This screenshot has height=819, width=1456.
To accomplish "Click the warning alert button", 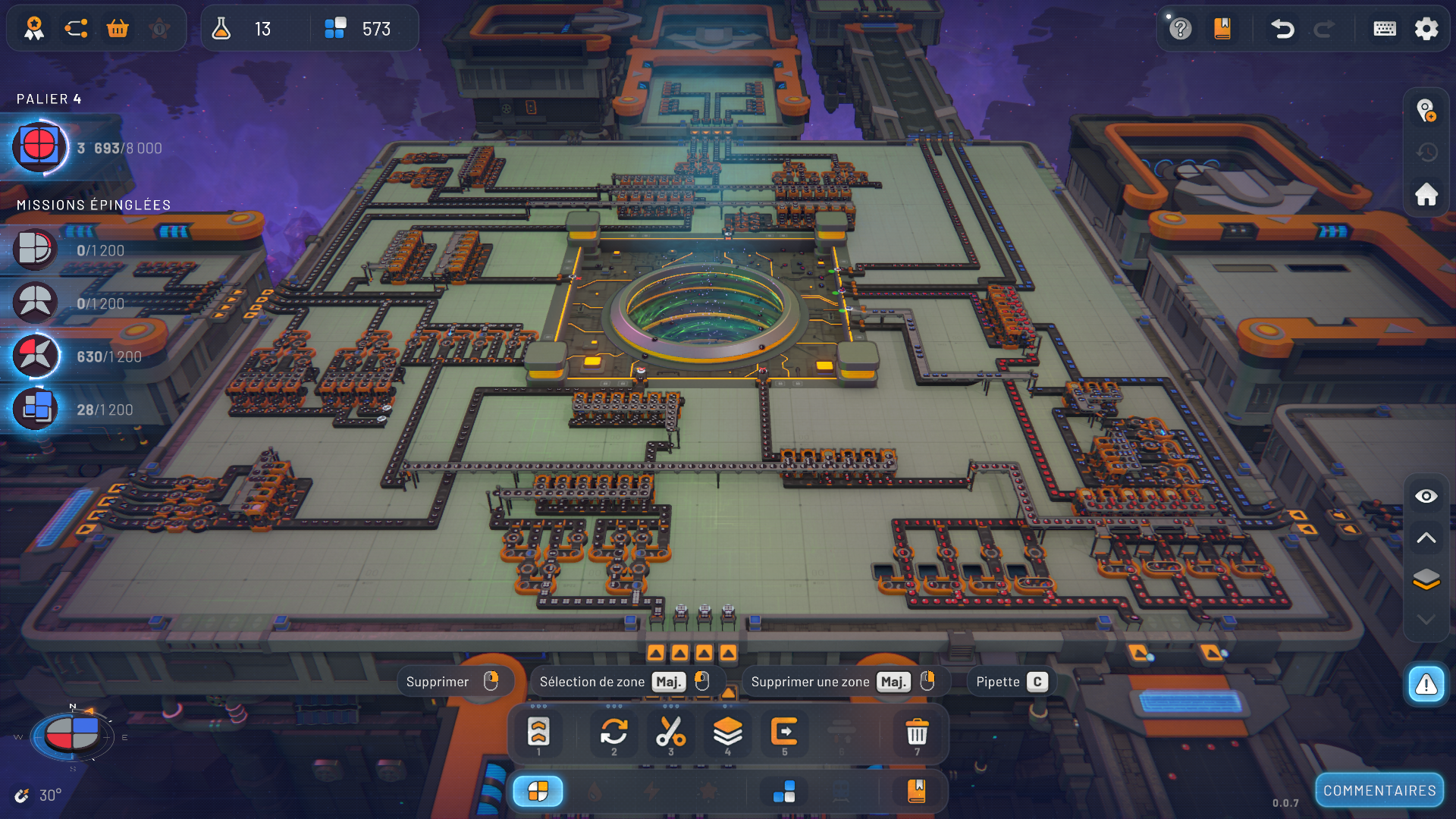I will coord(1426,685).
